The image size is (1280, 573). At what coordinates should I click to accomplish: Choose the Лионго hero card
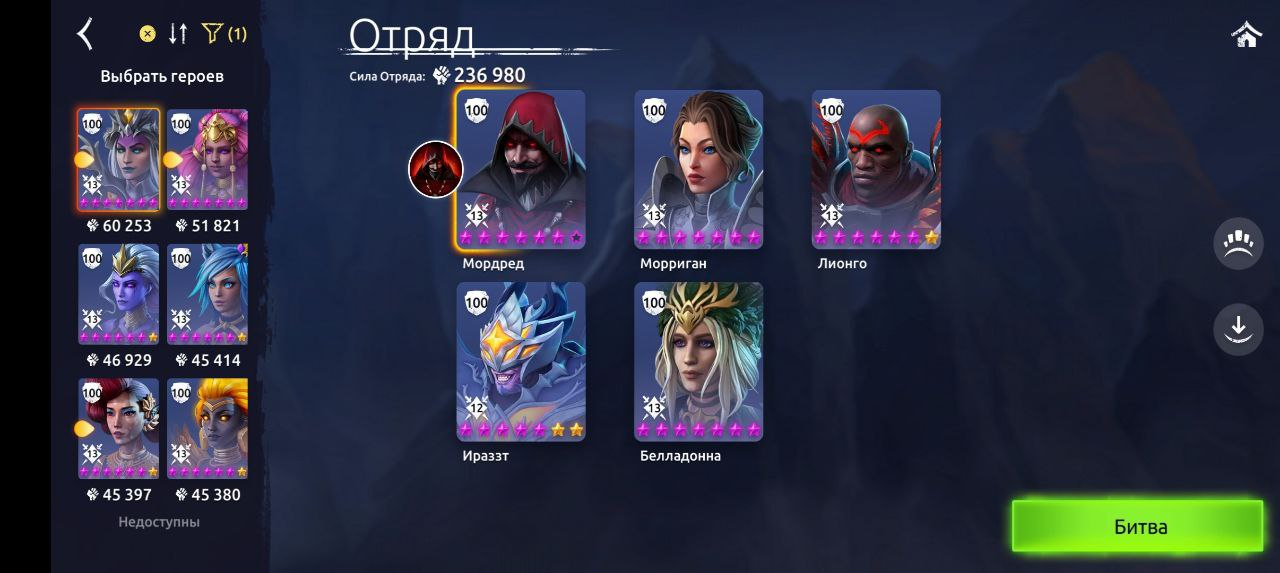876,168
